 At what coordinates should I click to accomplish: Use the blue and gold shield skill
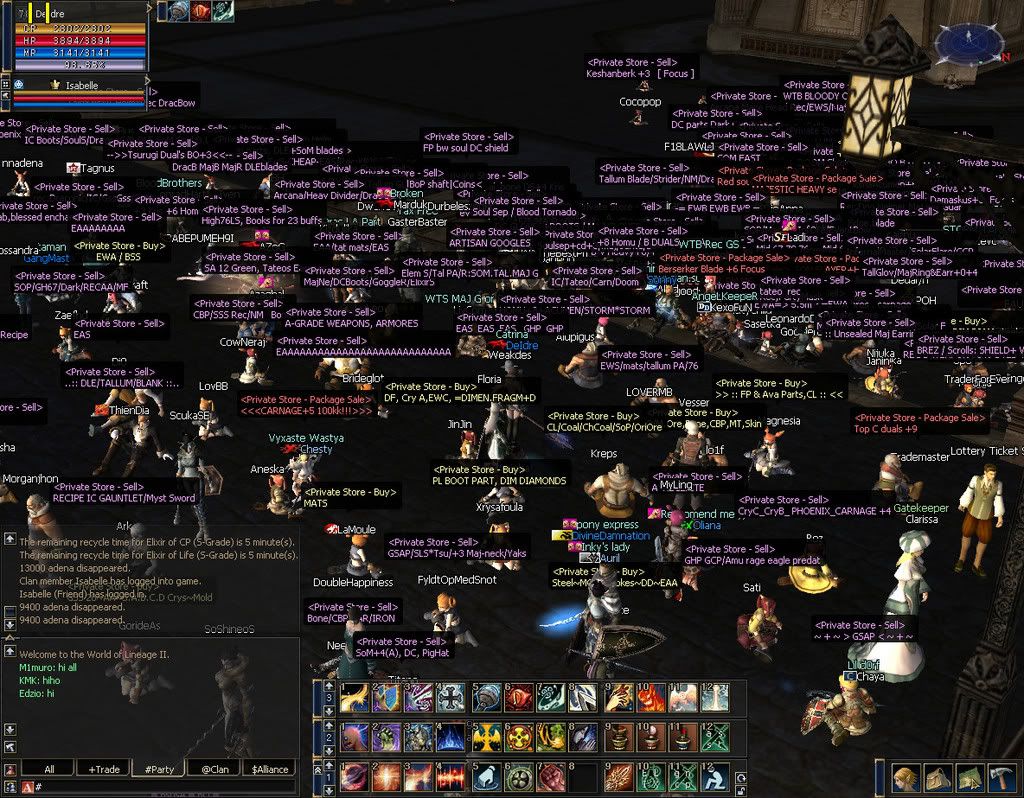click(386, 697)
